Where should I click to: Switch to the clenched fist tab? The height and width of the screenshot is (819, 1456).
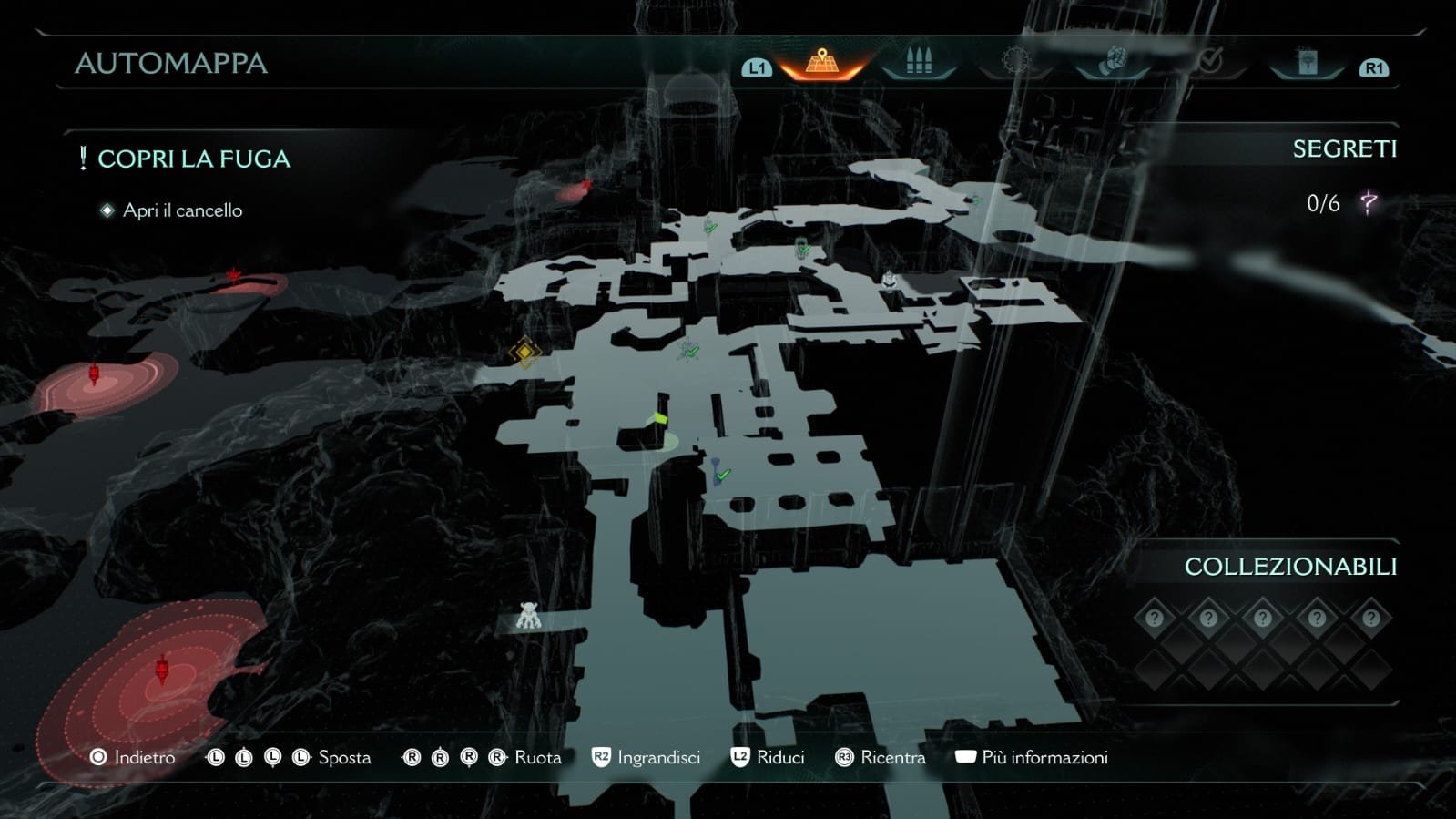(1112, 62)
